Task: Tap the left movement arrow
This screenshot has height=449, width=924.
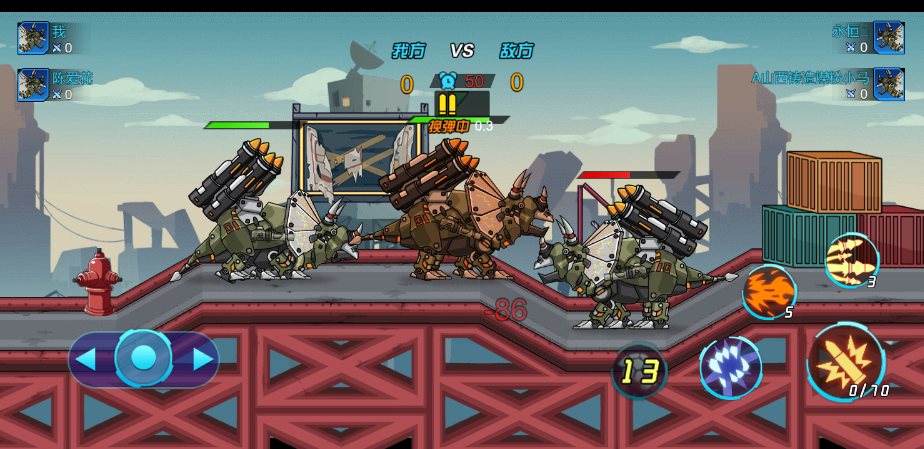Action: tap(87, 359)
